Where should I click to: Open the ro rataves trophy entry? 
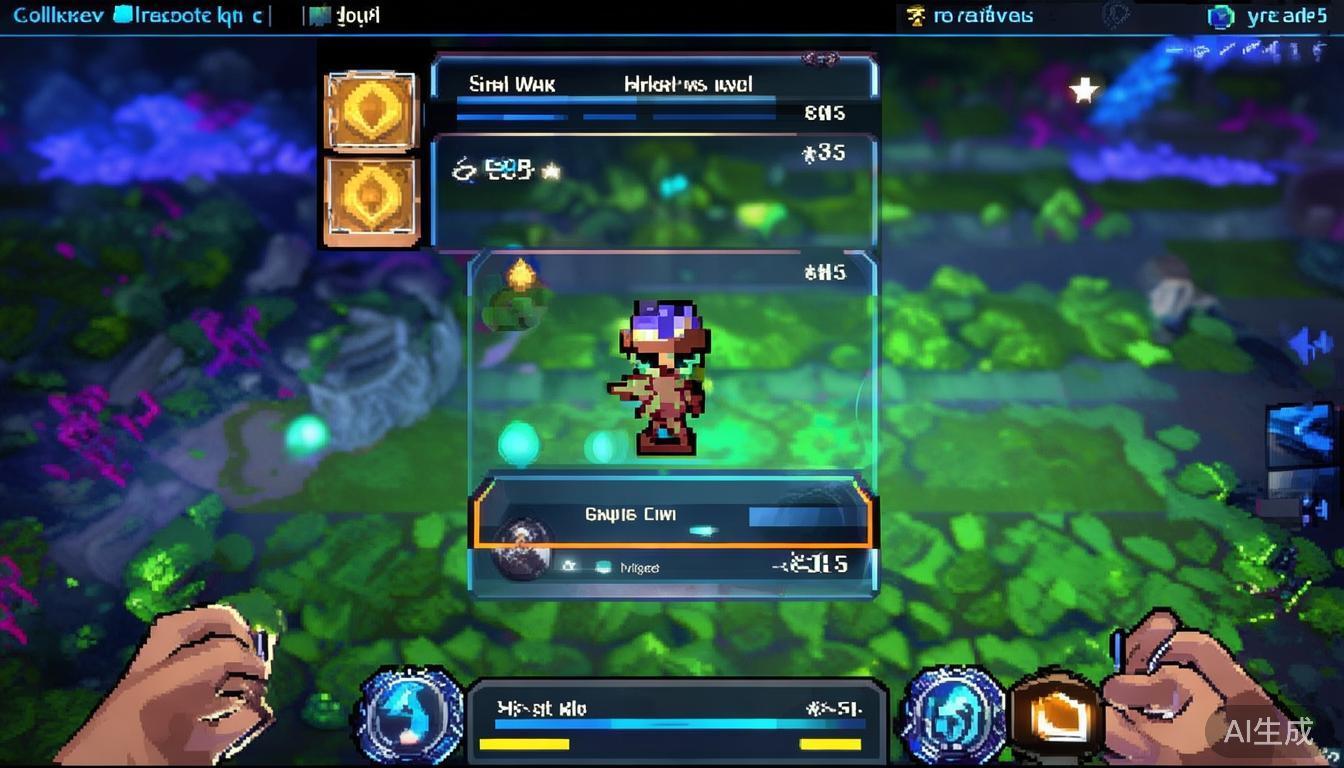(x=968, y=16)
